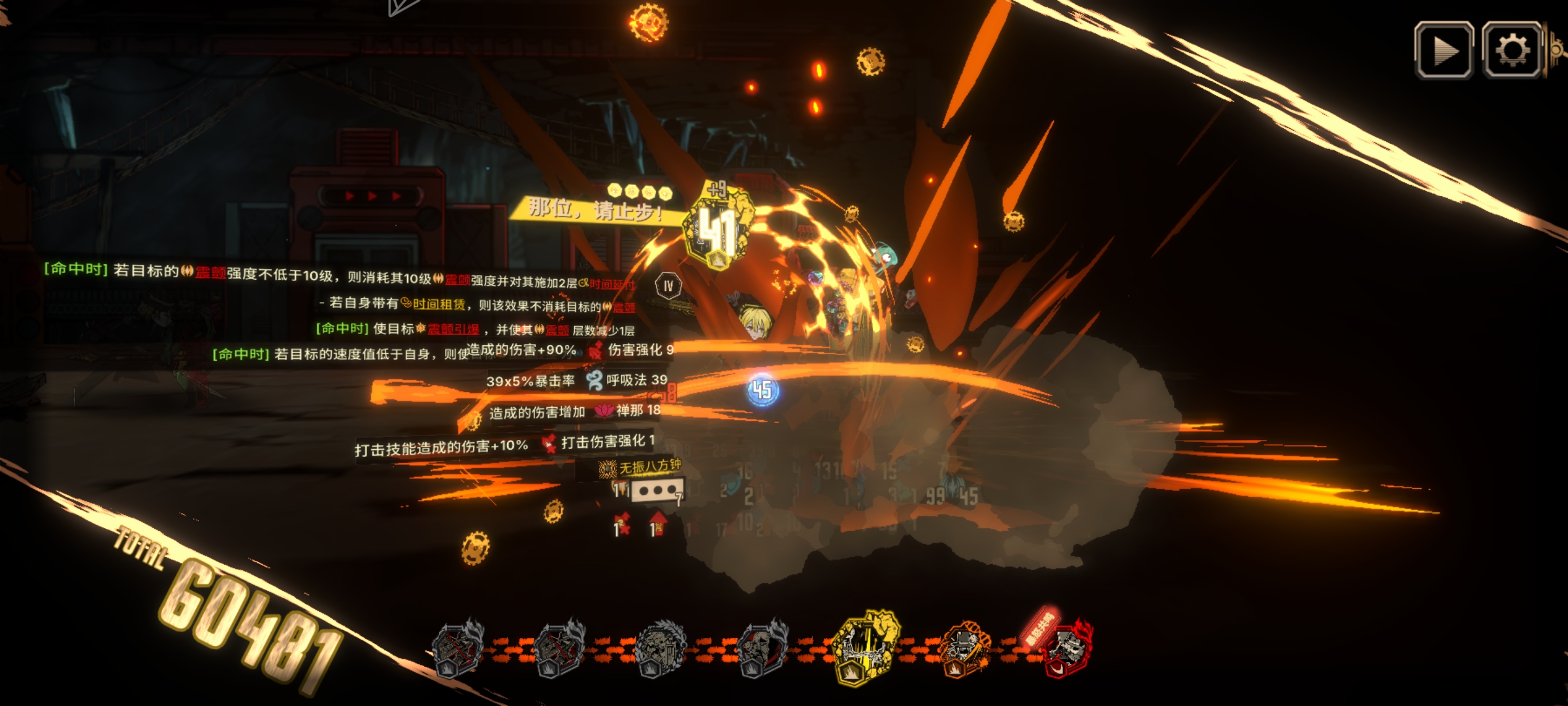The image size is (1568, 706).
Task: Click the play speed arrow button
Action: click(1444, 51)
